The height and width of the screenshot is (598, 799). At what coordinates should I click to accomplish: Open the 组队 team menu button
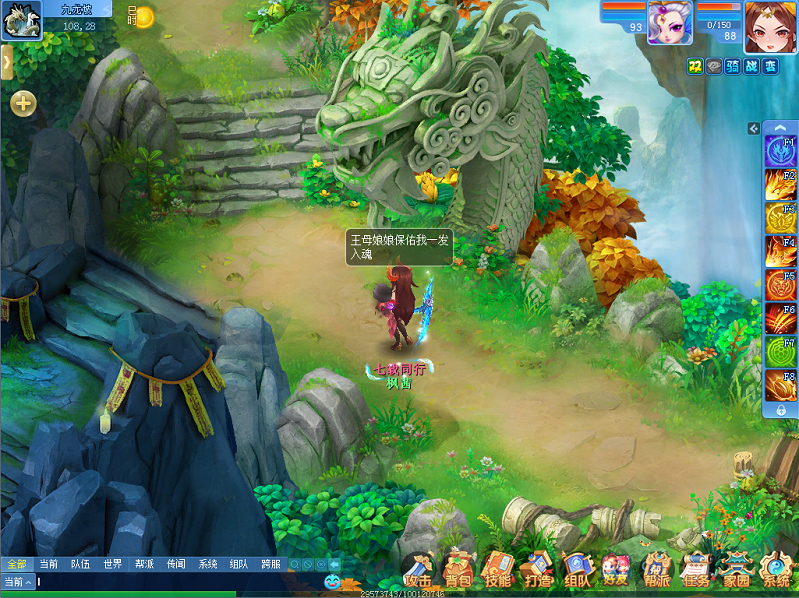[x=577, y=570]
